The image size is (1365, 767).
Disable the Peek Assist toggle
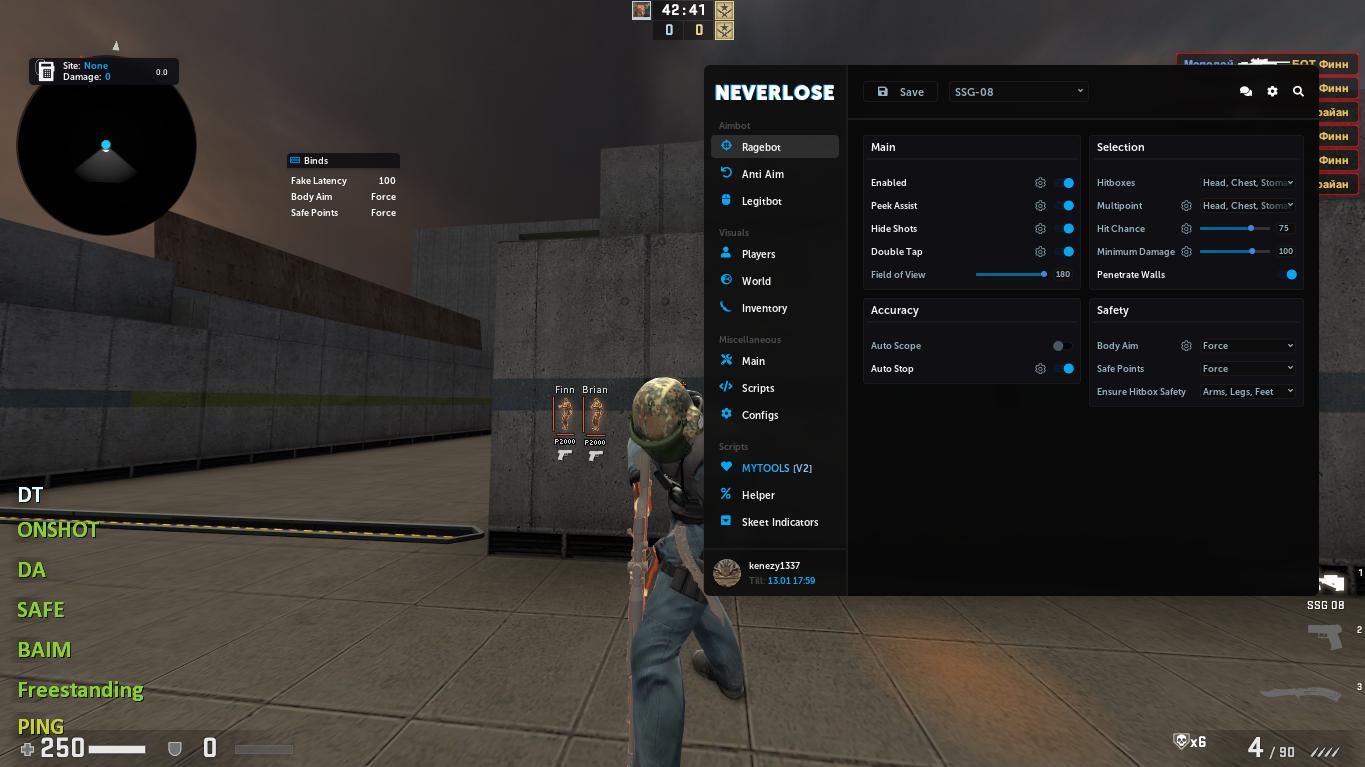(x=1066, y=205)
